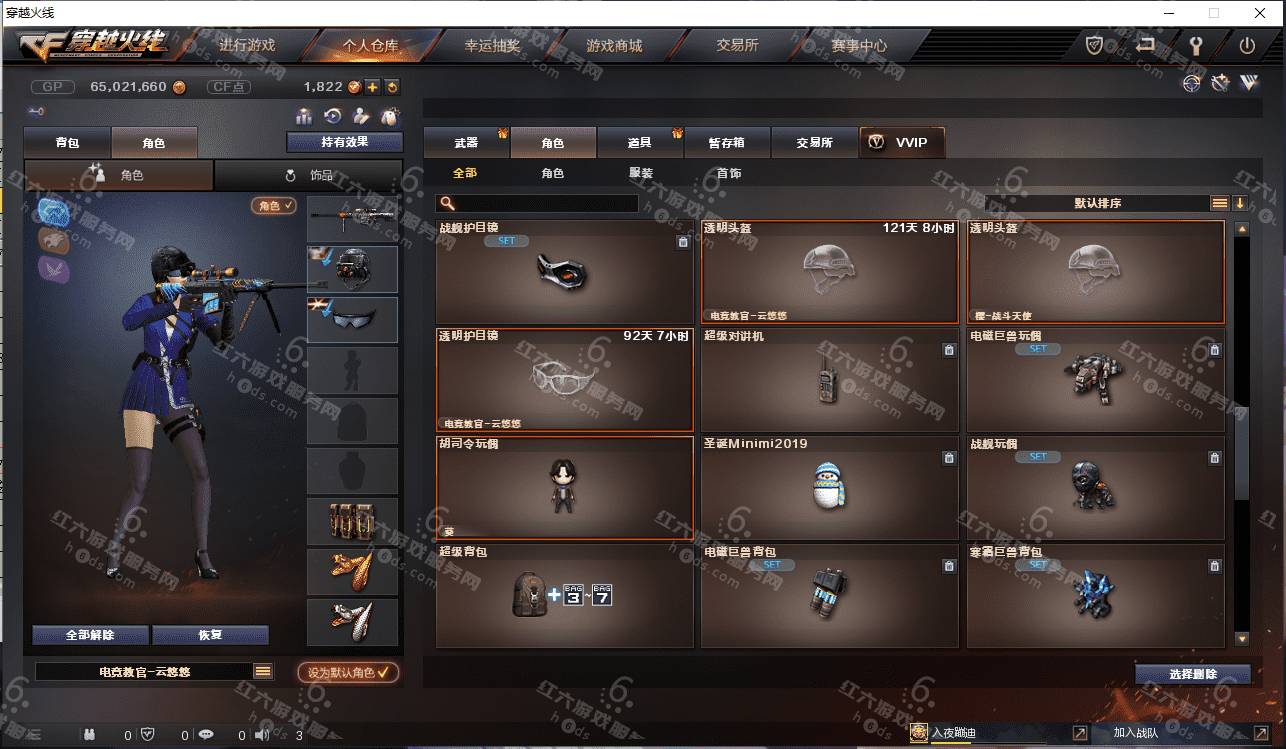Close the game window
The width and height of the screenshot is (1286, 749).
click(x=1261, y=13)
